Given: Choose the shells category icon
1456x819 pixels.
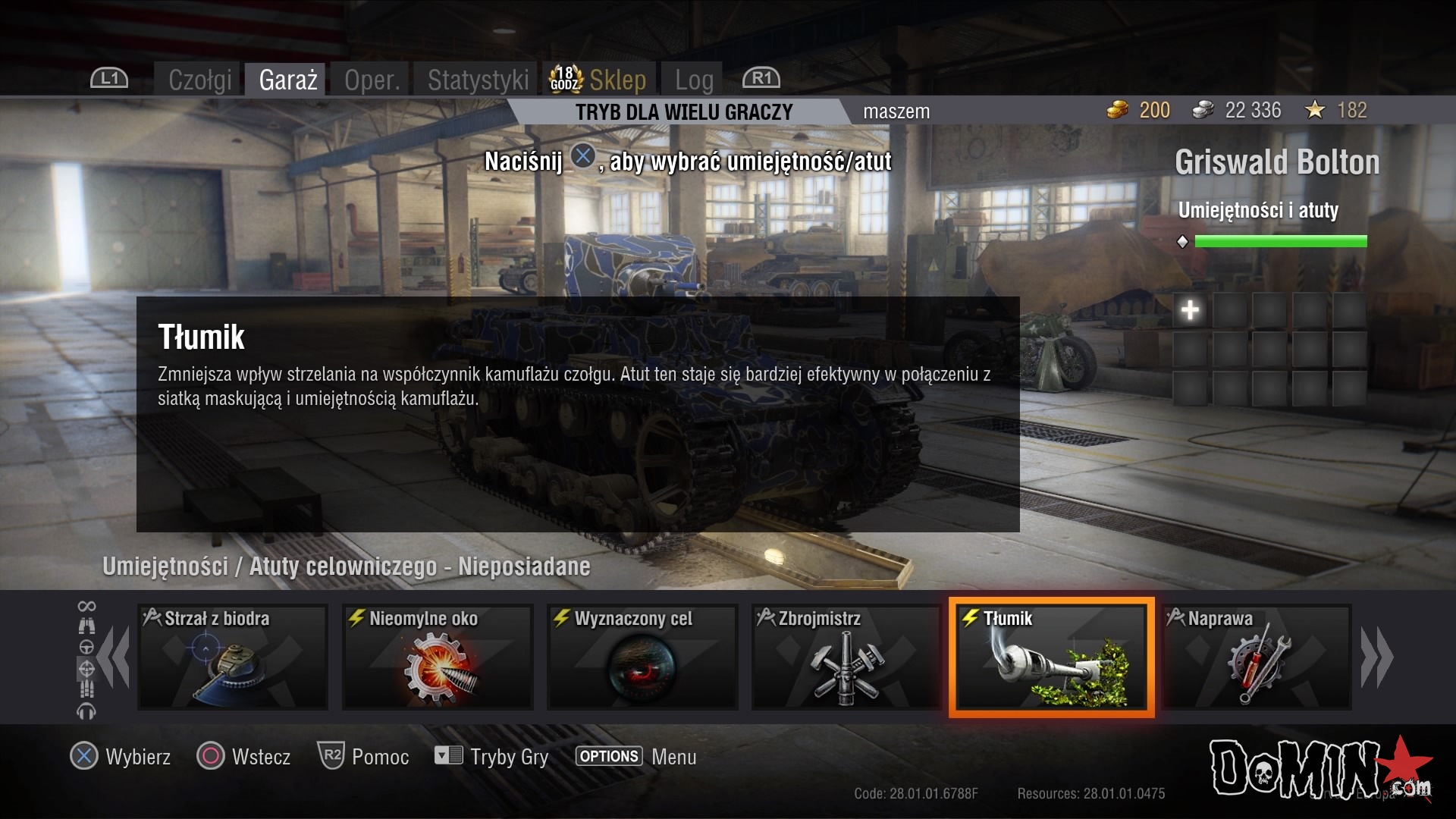Looking at the screenshot, I should tap(86, 689).
